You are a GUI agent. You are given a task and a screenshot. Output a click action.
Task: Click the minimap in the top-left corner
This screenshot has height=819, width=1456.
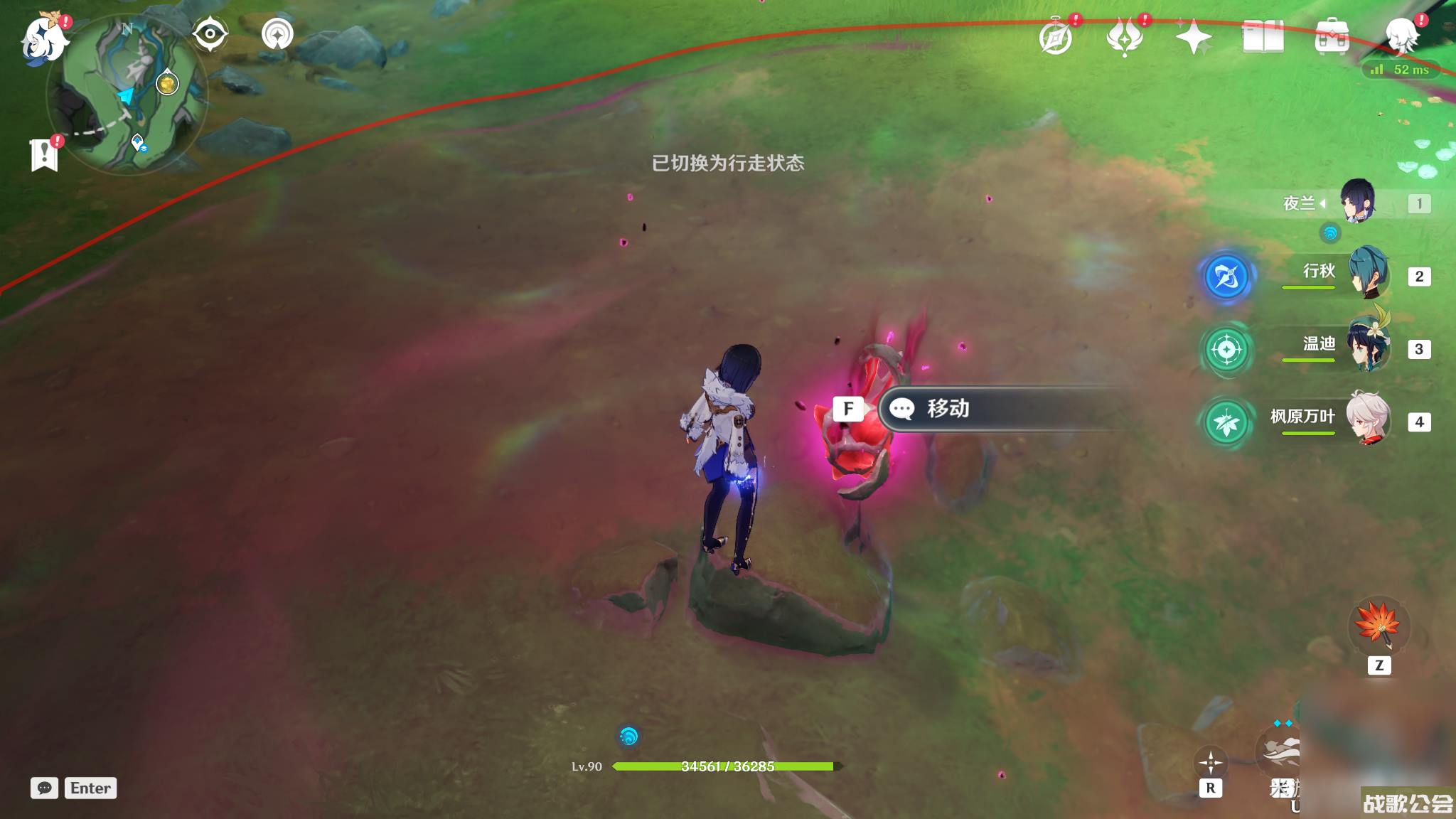(x=132, y=89)
